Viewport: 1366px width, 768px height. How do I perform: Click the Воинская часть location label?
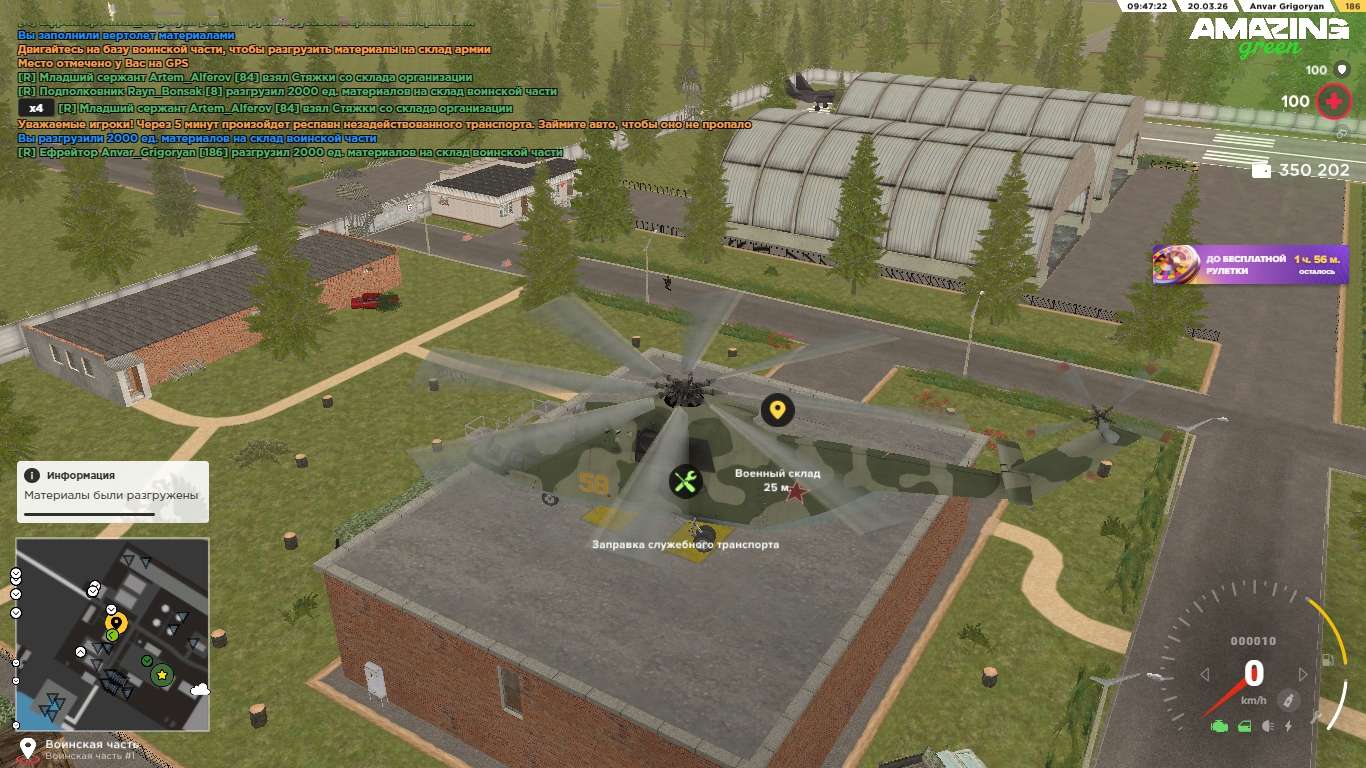click(x=90, y=745)
